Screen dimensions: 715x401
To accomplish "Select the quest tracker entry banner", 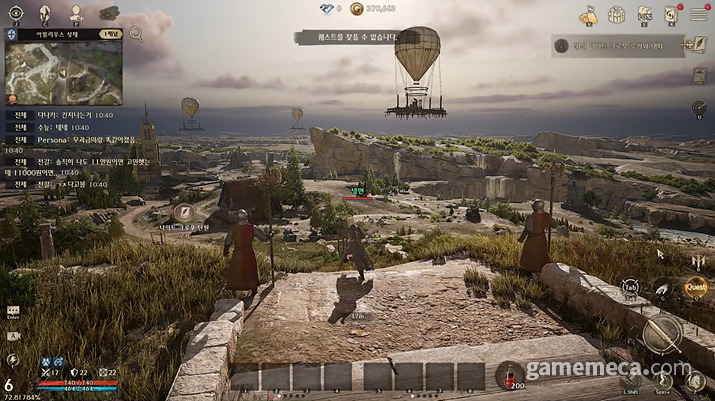I will pos(615,45).
